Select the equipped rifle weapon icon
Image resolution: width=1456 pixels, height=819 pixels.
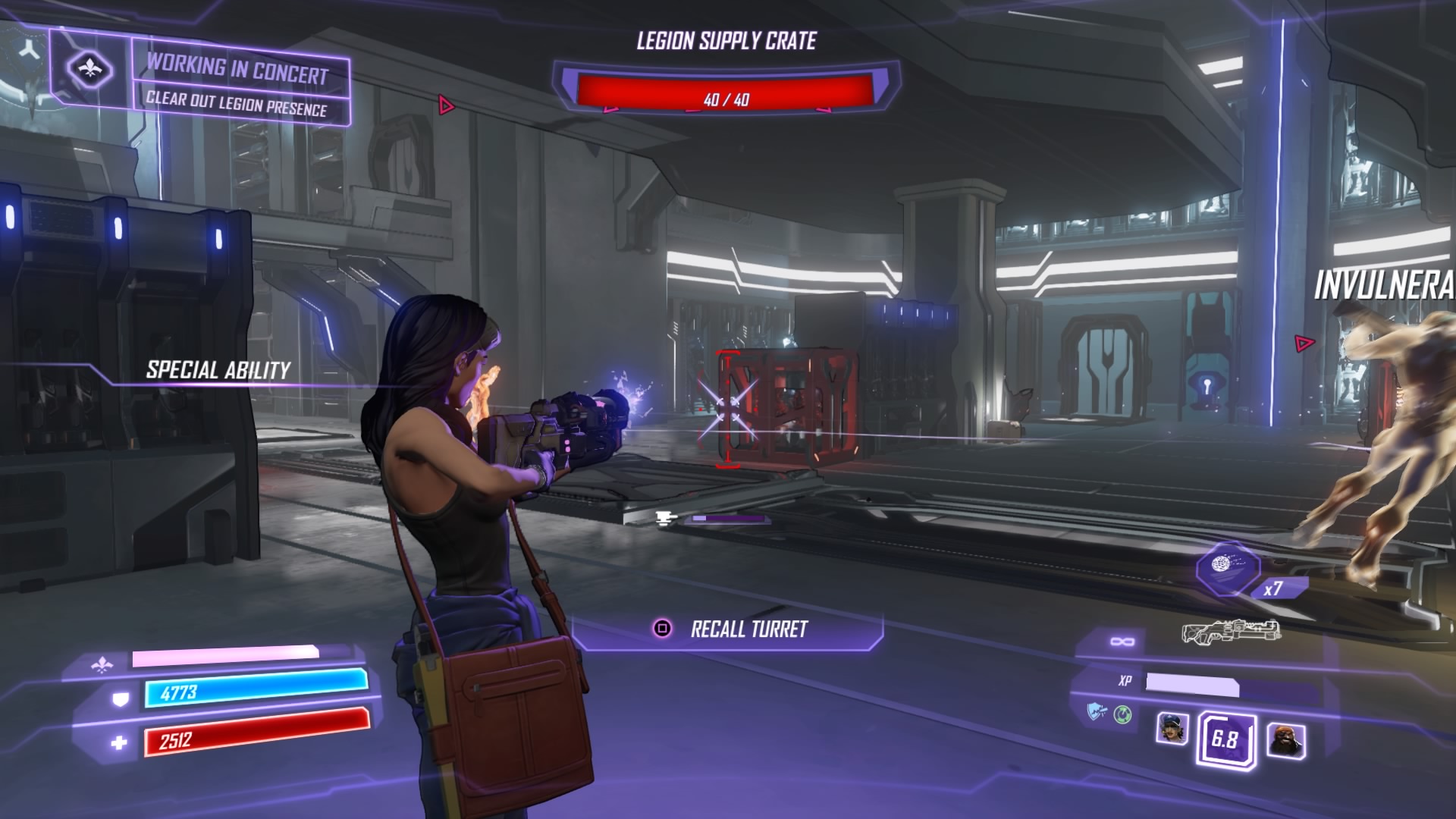tap(1232, 631)
